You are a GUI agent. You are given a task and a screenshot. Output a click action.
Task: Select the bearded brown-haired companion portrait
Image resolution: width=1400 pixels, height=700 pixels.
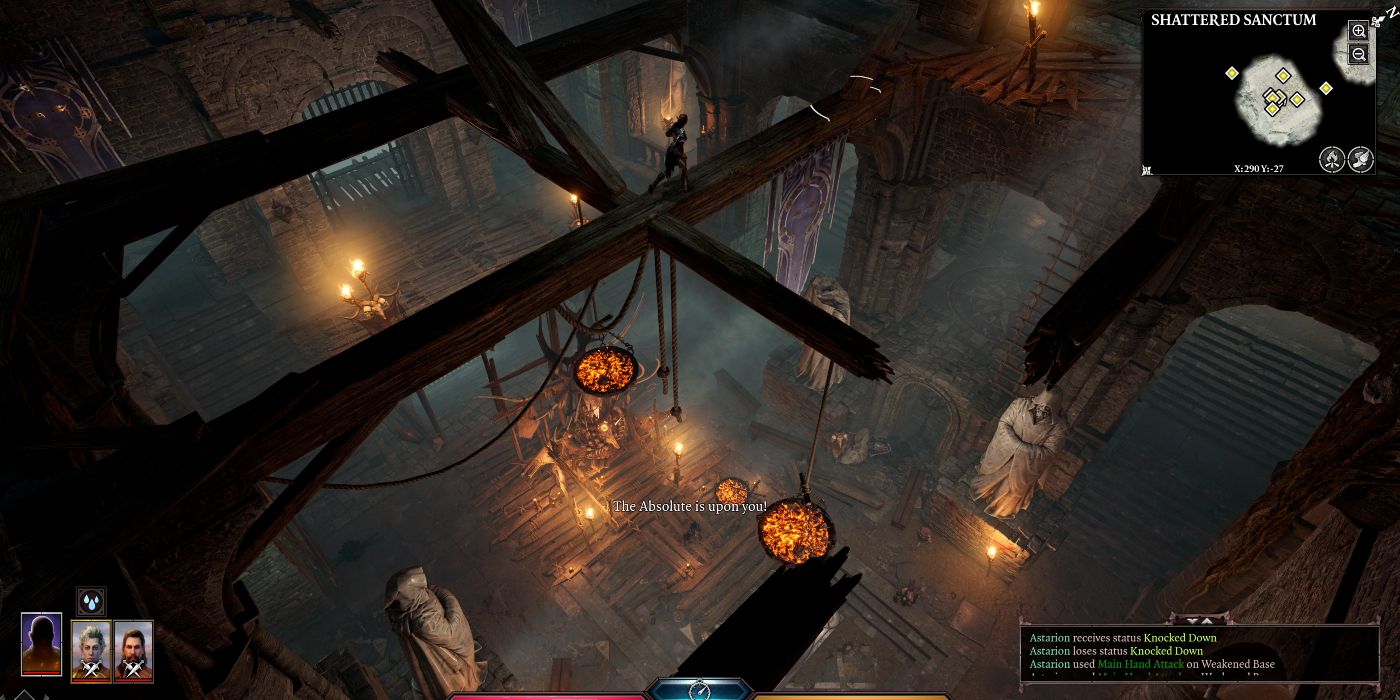pyautogui.click(x=133, y=651)
